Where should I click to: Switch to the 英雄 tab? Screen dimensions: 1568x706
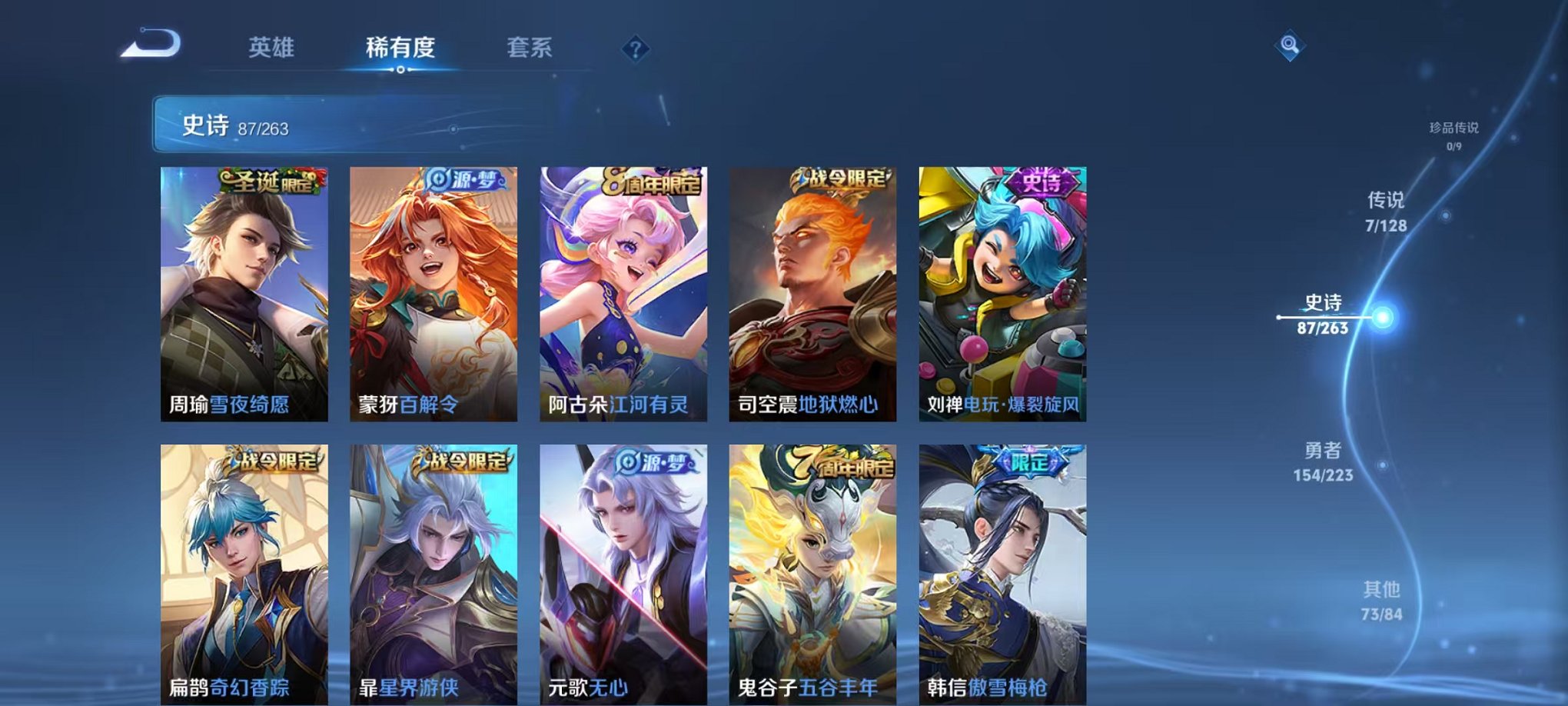271,48
